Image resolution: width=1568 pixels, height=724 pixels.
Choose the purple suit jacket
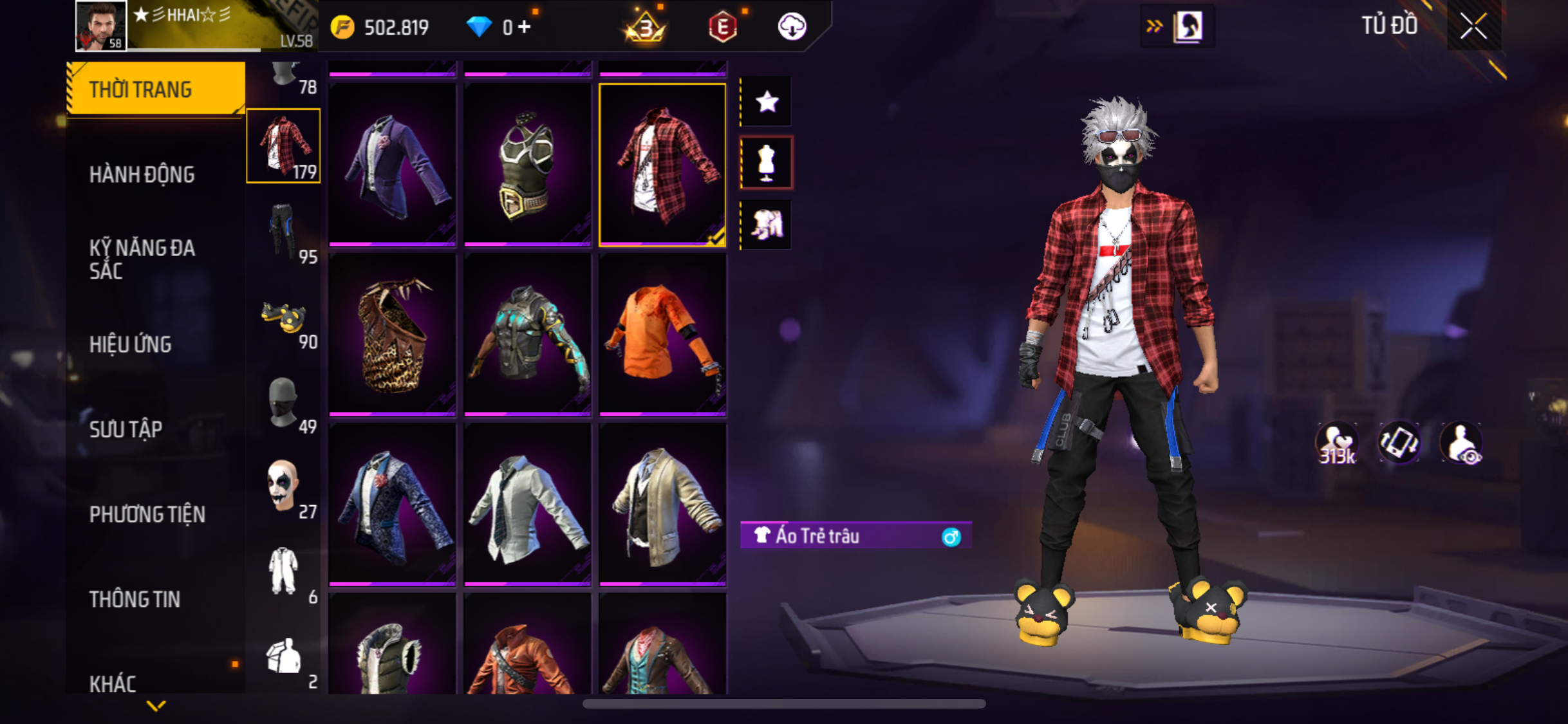coord(393,164)
